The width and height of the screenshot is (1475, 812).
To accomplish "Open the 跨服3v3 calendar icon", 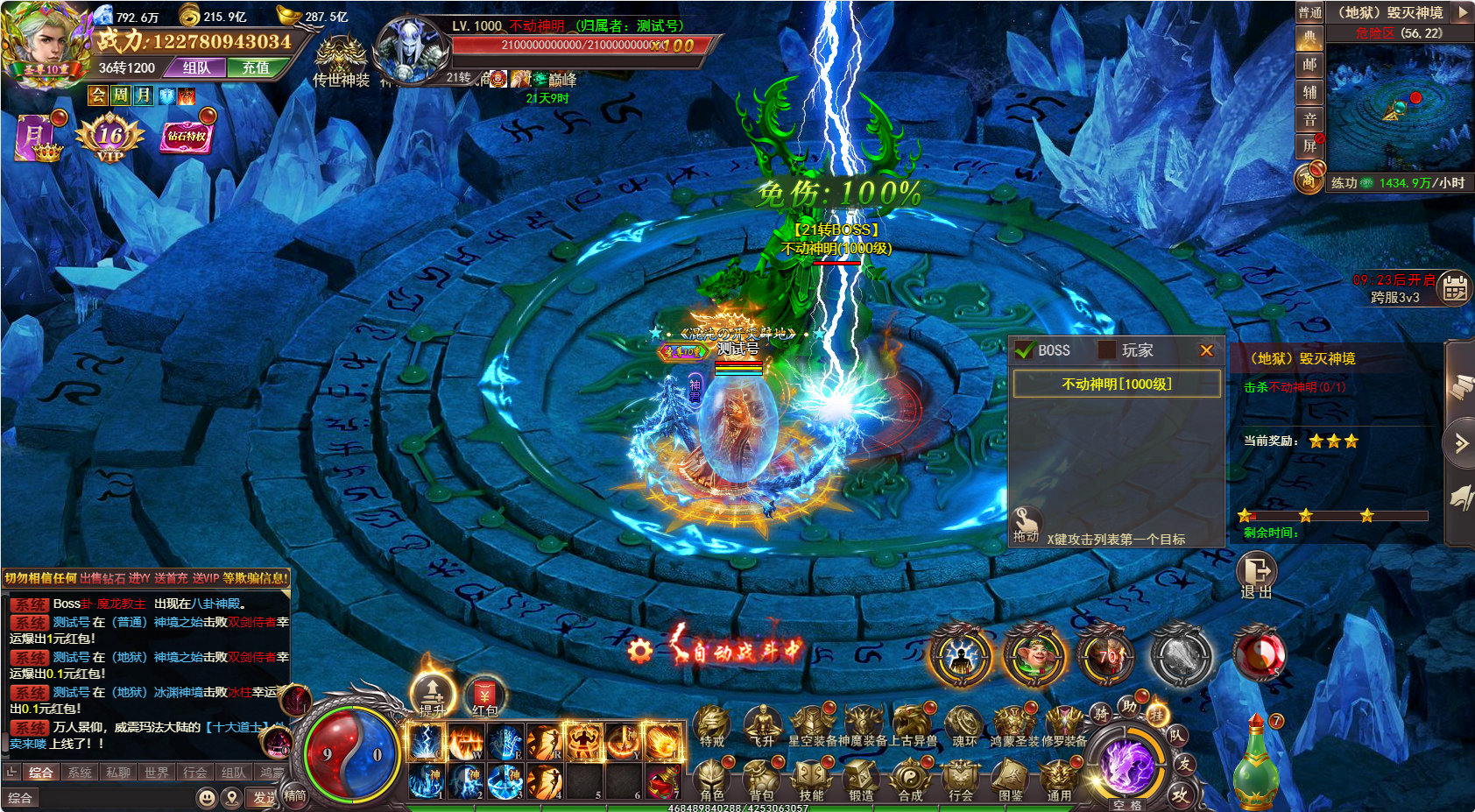I will click(1455, 287).
